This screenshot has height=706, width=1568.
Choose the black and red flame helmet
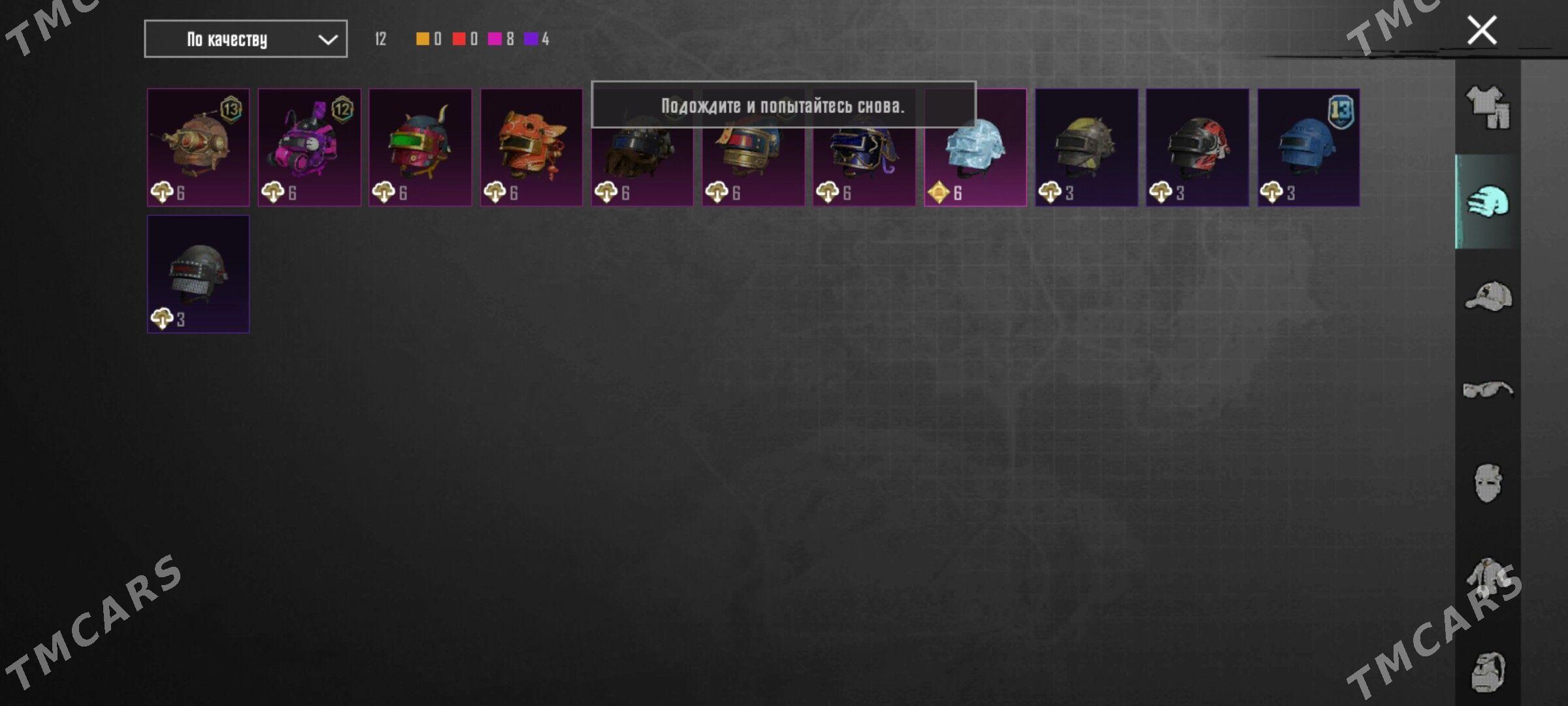(1197, 148)
